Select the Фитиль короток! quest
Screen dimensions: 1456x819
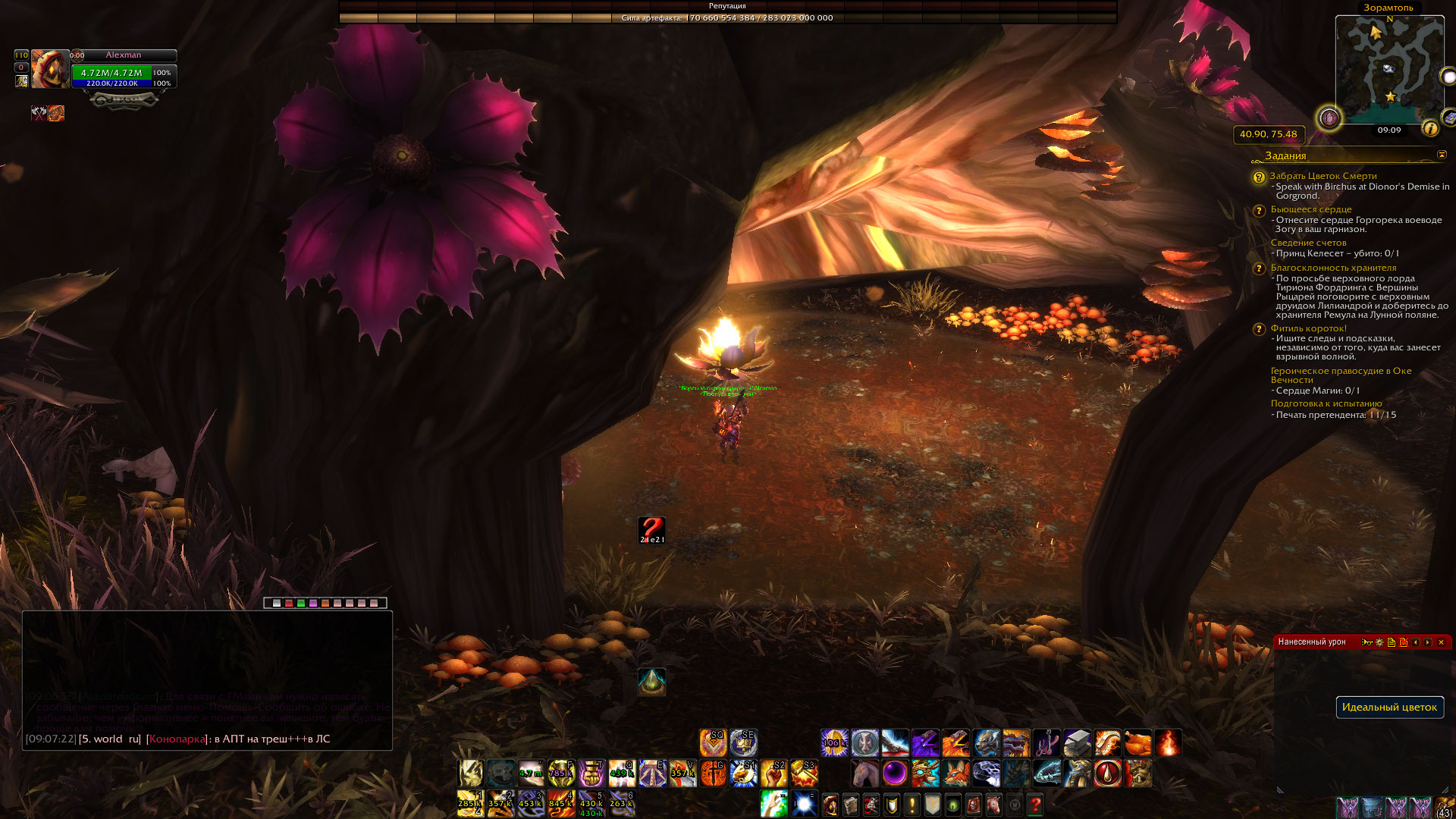point(1309,328)
